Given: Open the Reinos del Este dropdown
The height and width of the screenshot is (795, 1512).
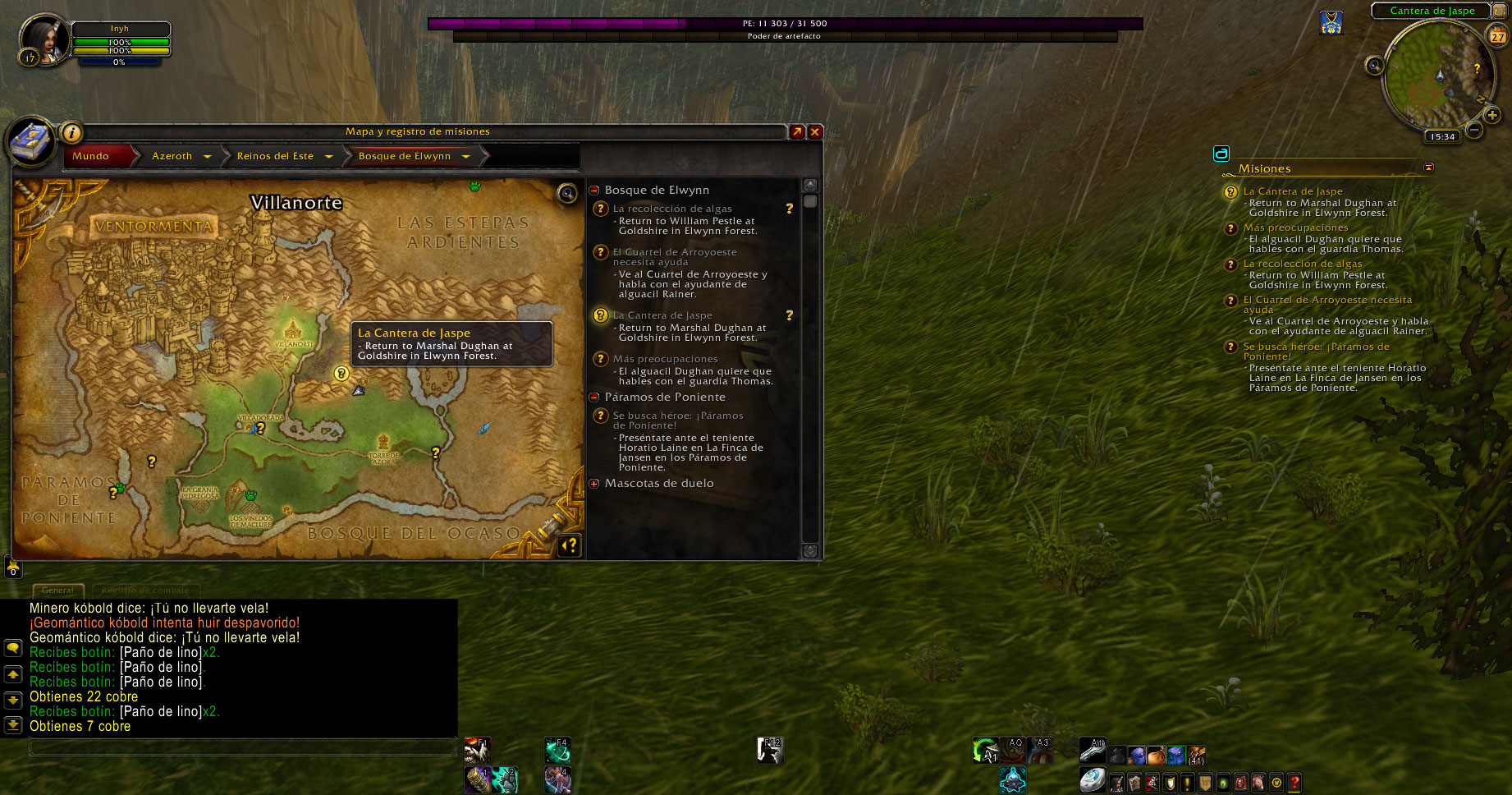Looking at the screenshot, I should coord(328,156).
